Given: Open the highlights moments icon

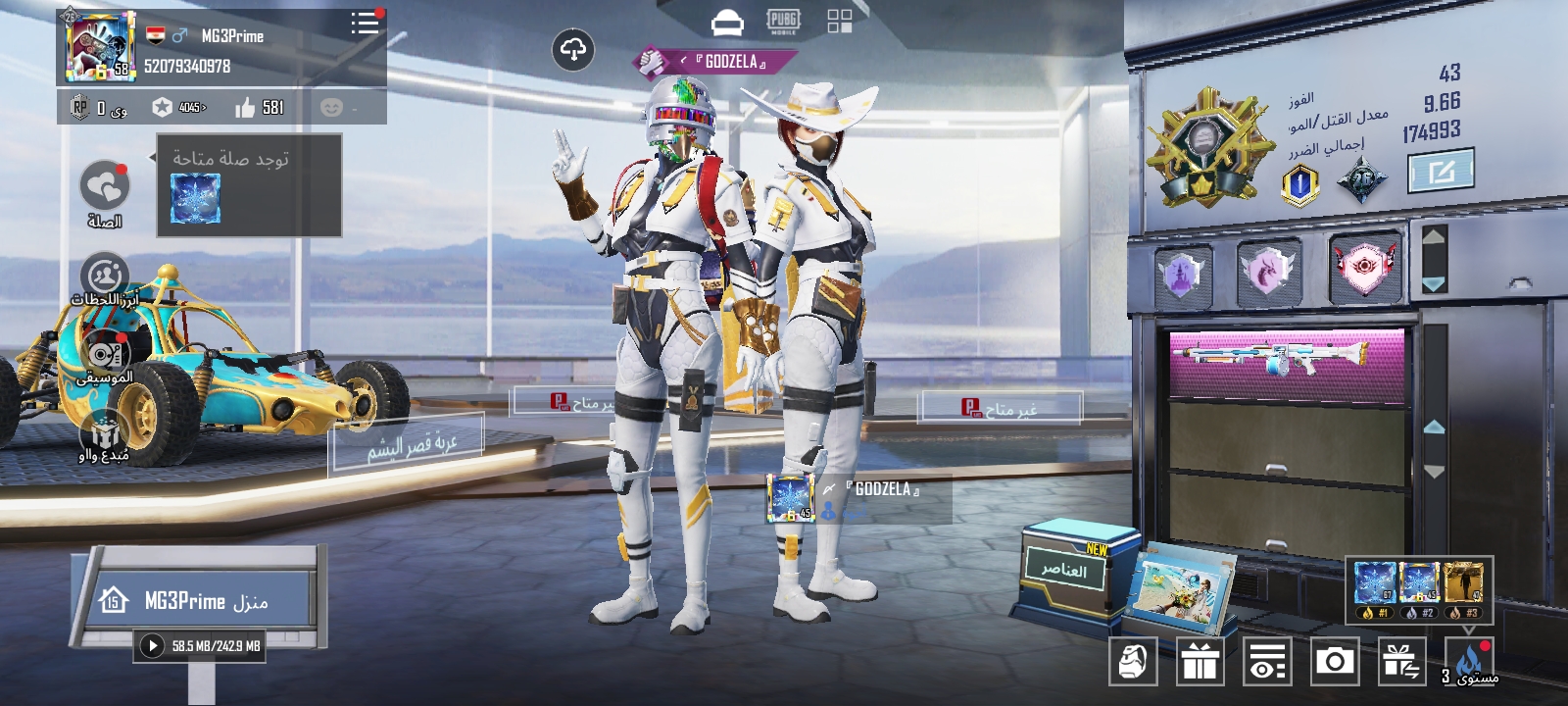Looking at the screenshot, I should (x=105, y=276).
